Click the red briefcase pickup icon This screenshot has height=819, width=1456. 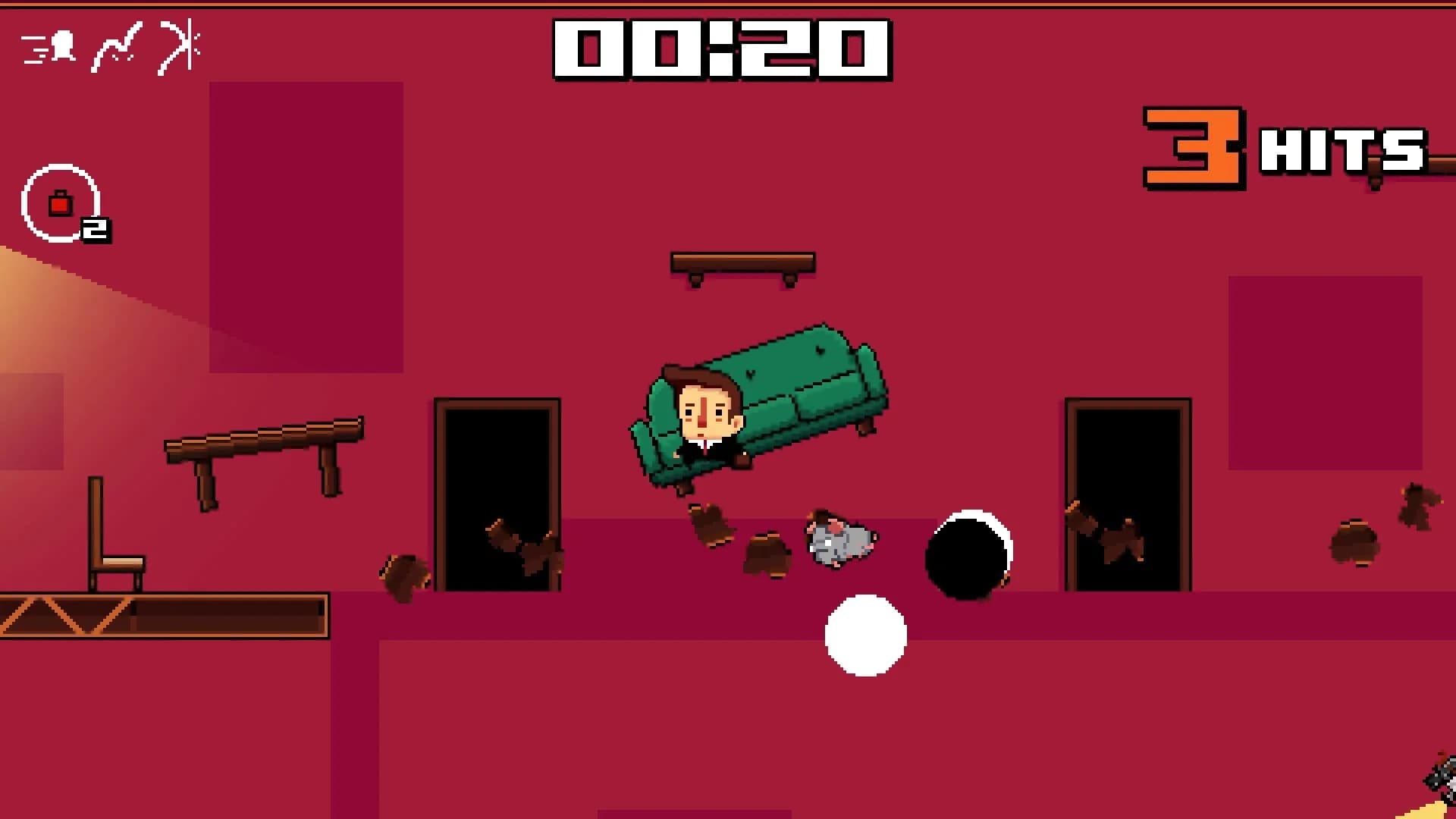(61, 203)
